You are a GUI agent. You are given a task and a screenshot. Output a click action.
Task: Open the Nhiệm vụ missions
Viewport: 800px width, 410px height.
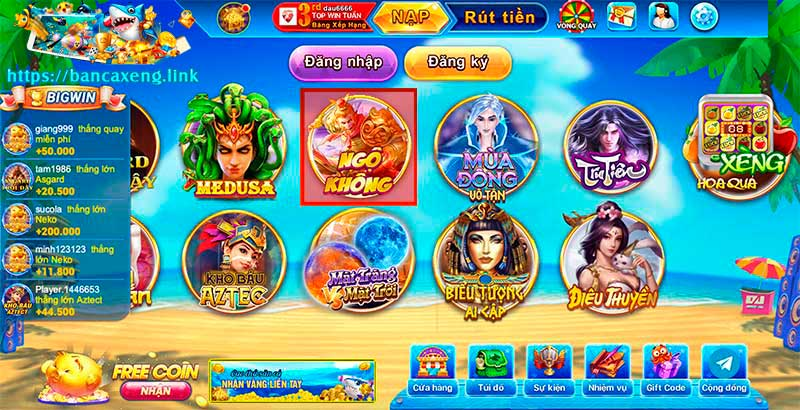click(607, 371)
